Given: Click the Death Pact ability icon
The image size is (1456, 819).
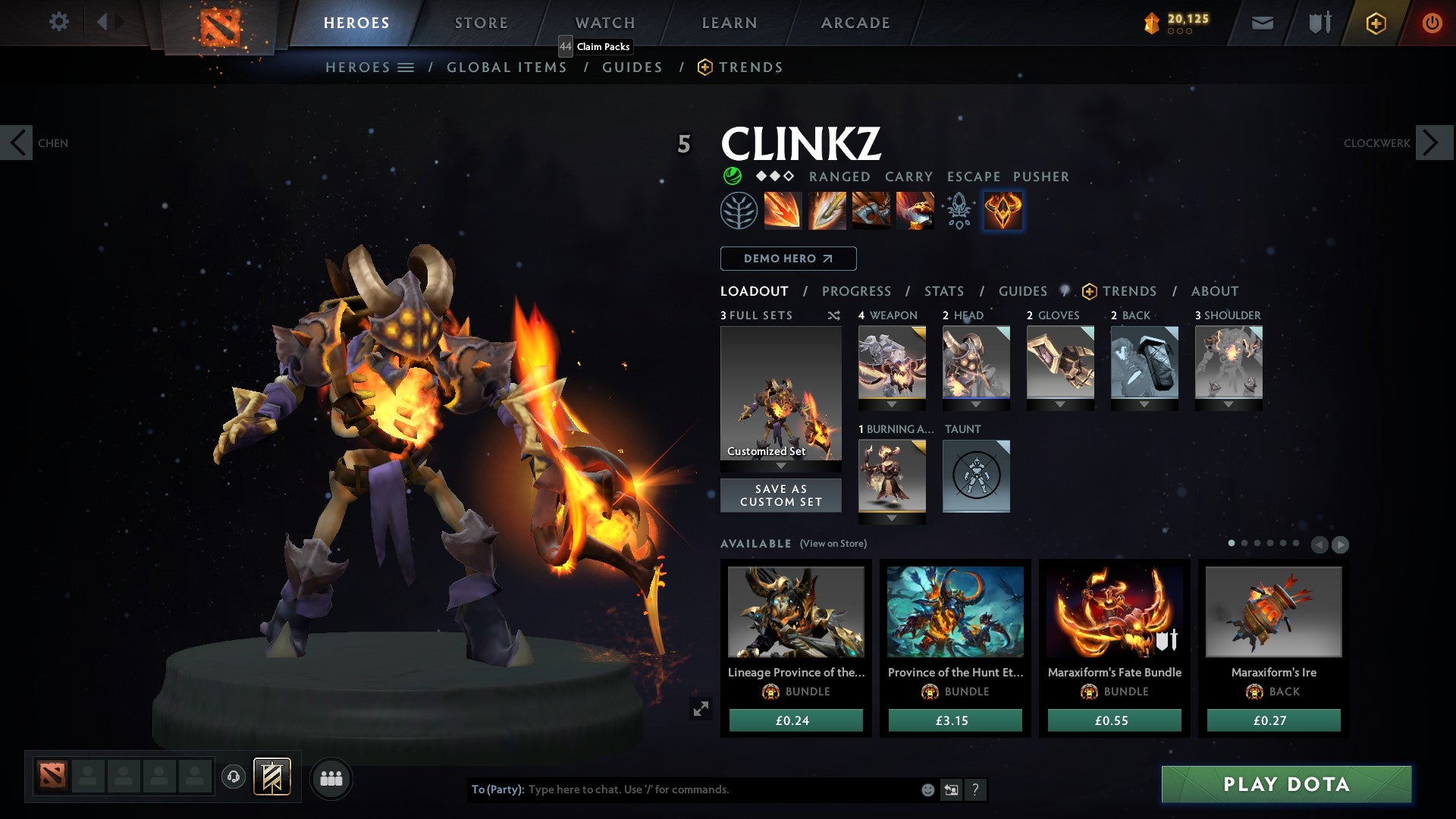Looking at the screenshot, I should [x=914, y=210].
